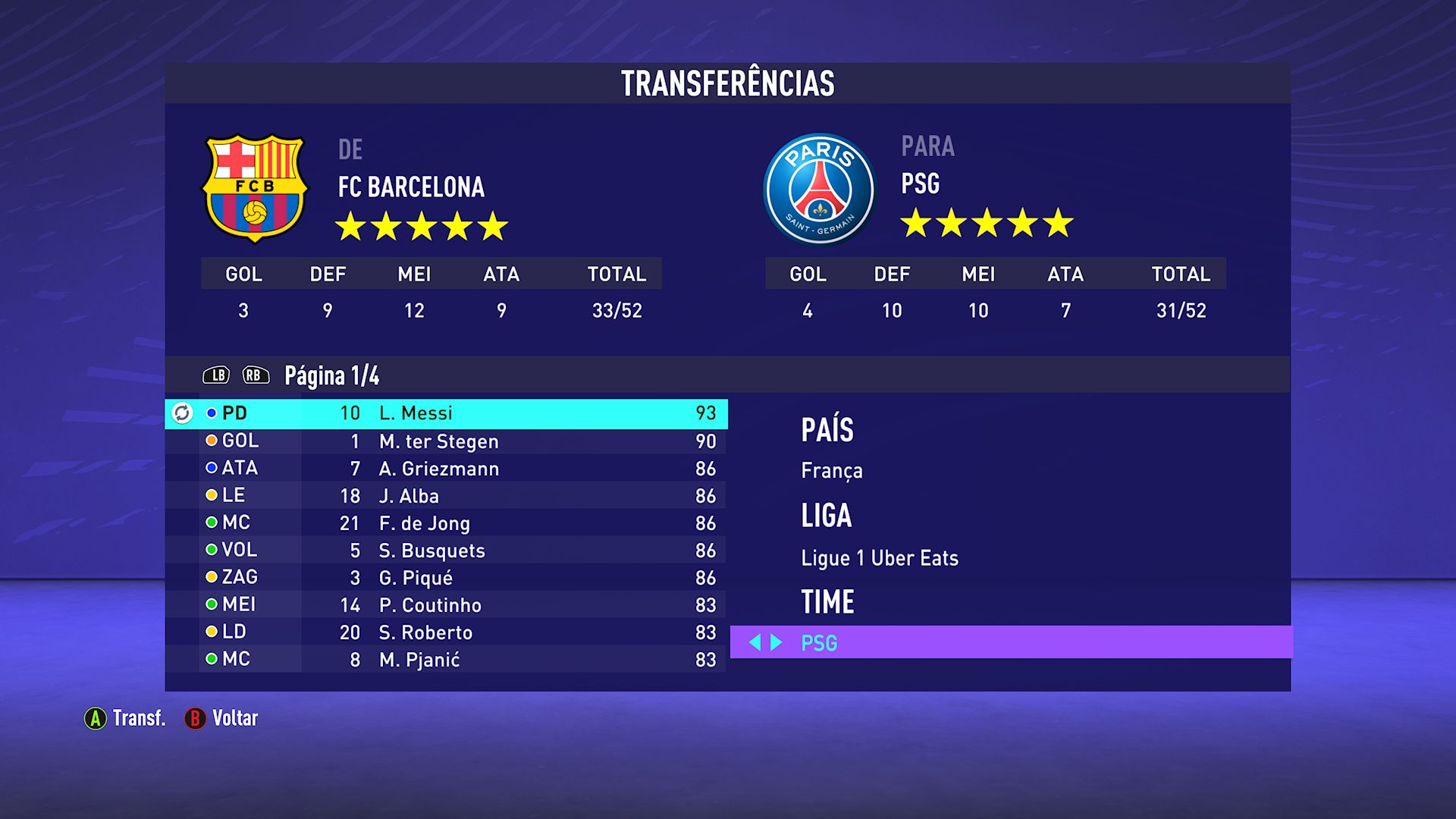Select the Página 1/4 page indicator
The width and height of the screenshot is (1456, 819).
(x=331, y=374)
